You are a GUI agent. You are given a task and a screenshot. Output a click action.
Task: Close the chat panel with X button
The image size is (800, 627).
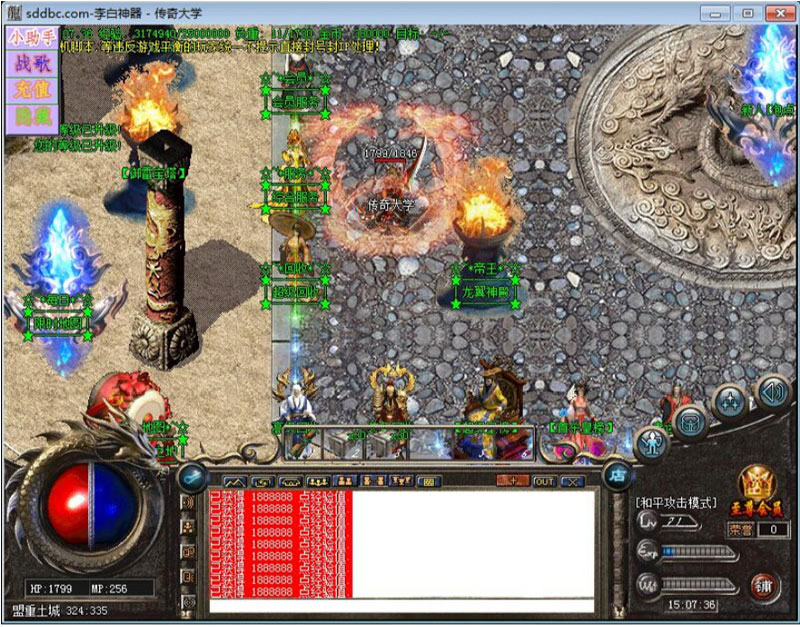coord(572,481)
